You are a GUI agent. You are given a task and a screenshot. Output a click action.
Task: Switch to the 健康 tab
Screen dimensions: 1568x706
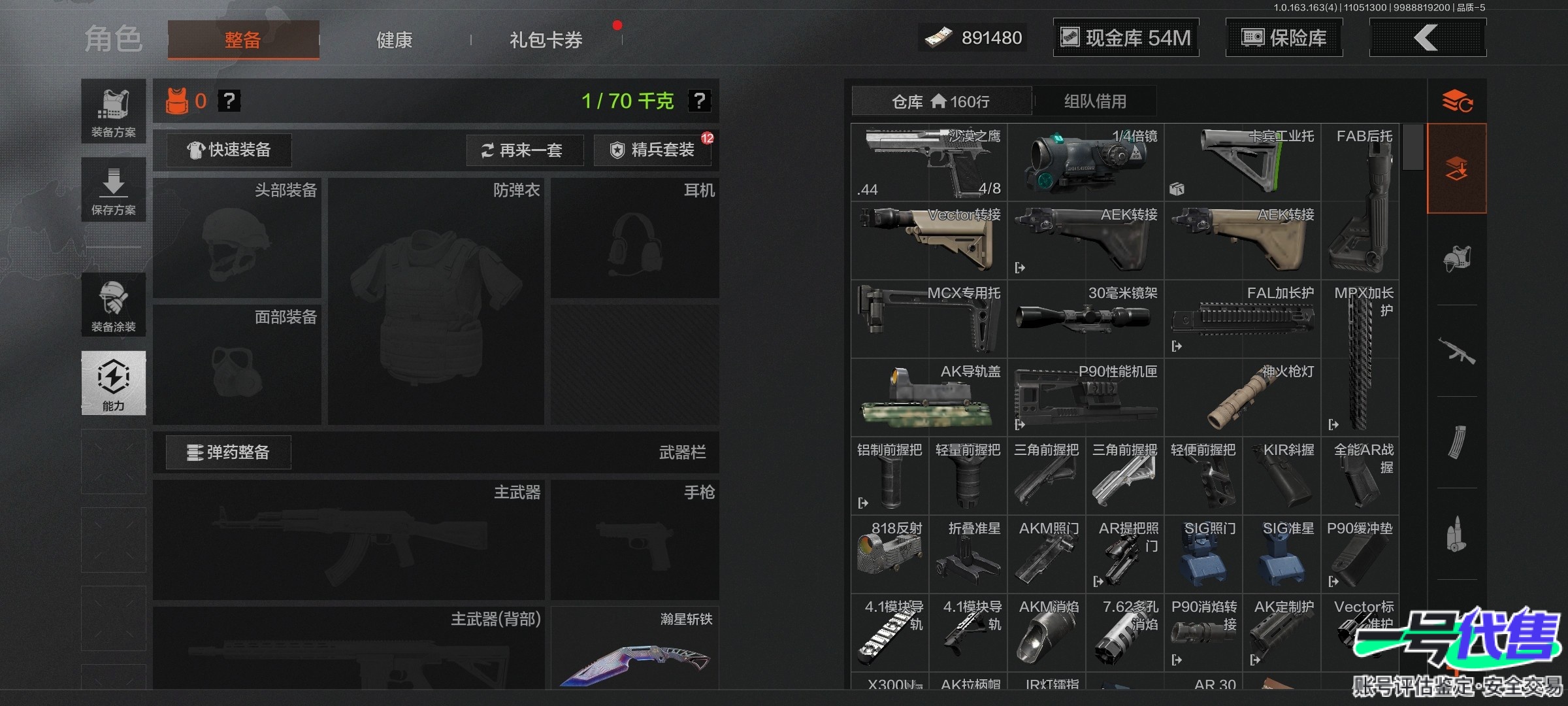coord(394,40)
